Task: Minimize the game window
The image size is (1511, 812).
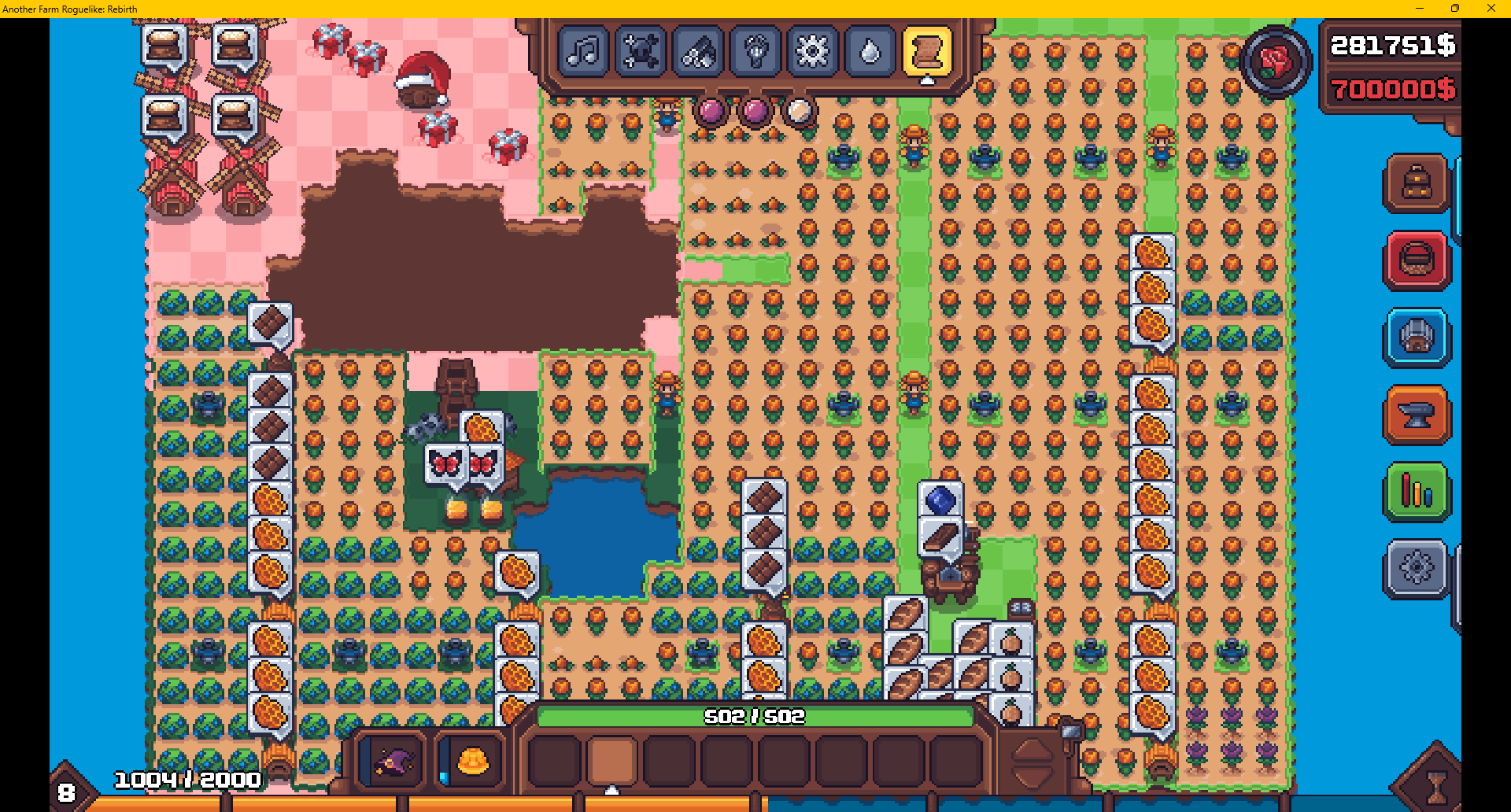Action: (1420, 9)
